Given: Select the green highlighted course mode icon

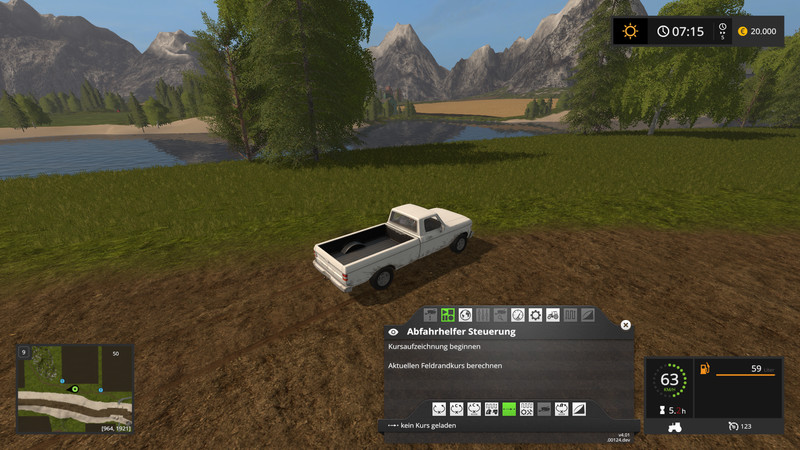Looking at the screenshot, I should click(509, 408).
